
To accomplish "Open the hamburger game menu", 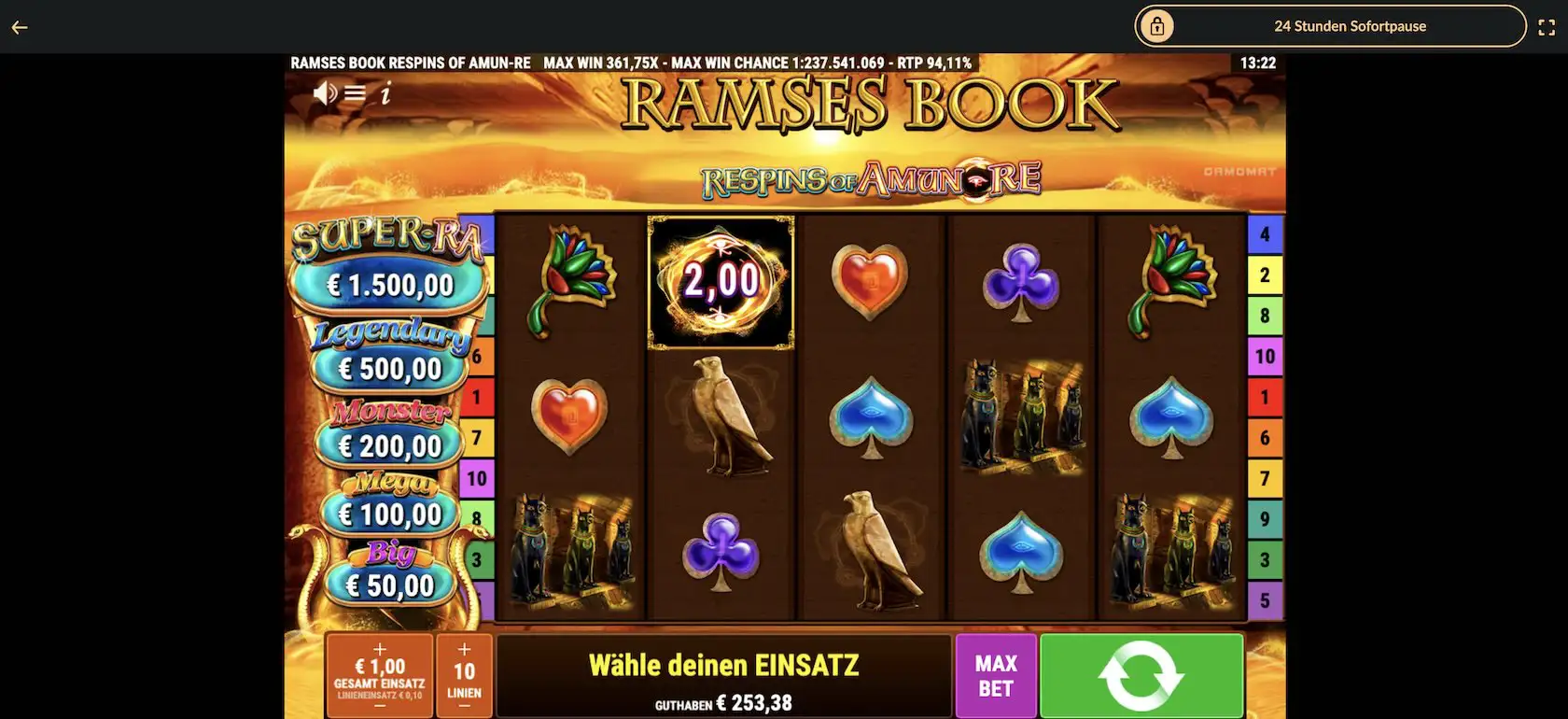I will coord(355,92).
